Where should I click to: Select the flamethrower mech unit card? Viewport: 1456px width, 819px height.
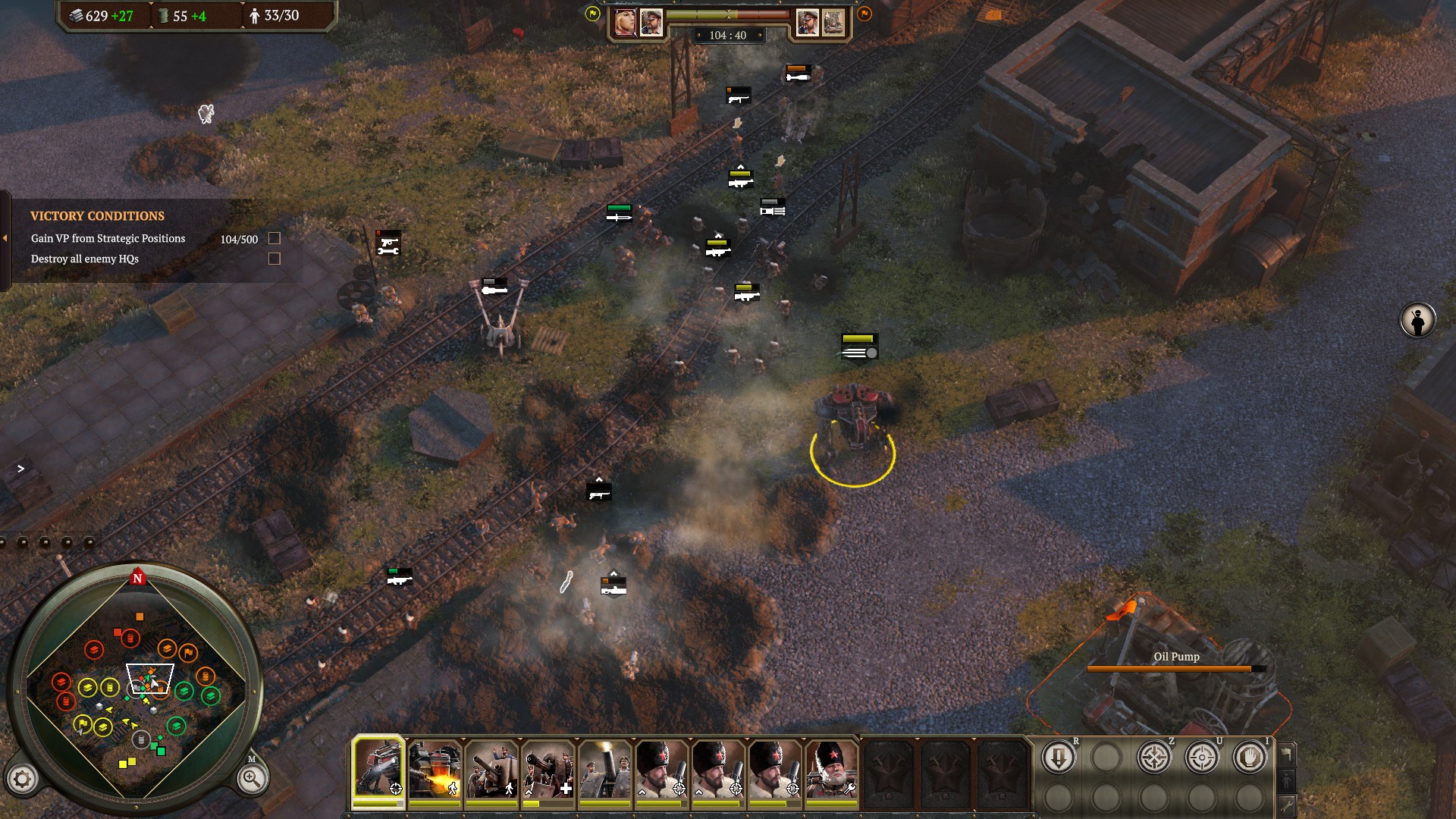tap(435, 769)
